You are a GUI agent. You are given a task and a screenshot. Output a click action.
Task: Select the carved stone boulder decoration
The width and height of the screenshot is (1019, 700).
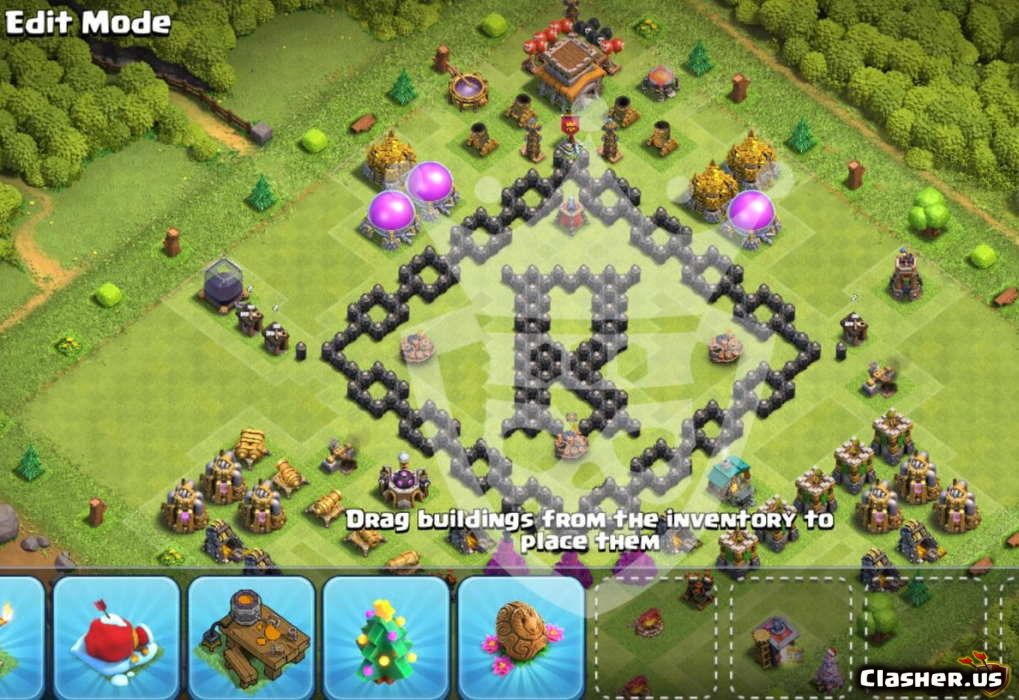[520, 636]
